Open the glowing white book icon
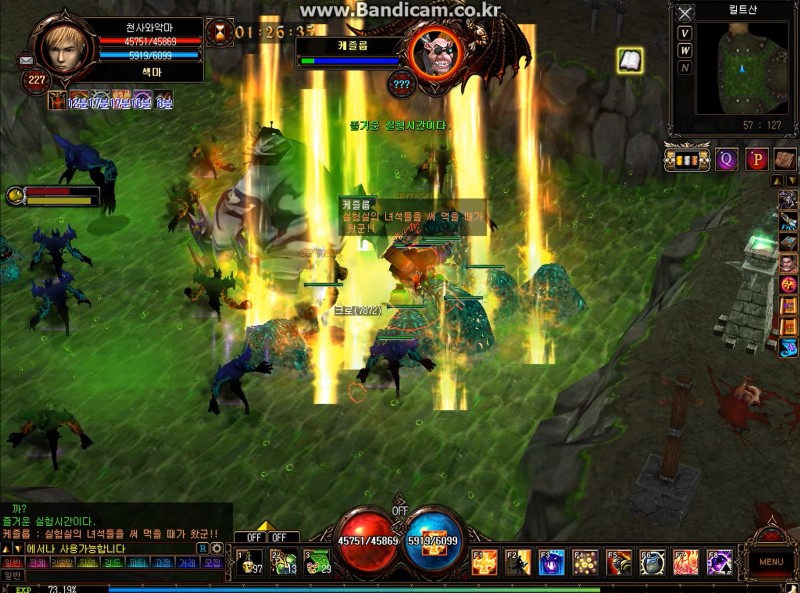The height and width of the screenshot is (593, 800). pos(629,61)
